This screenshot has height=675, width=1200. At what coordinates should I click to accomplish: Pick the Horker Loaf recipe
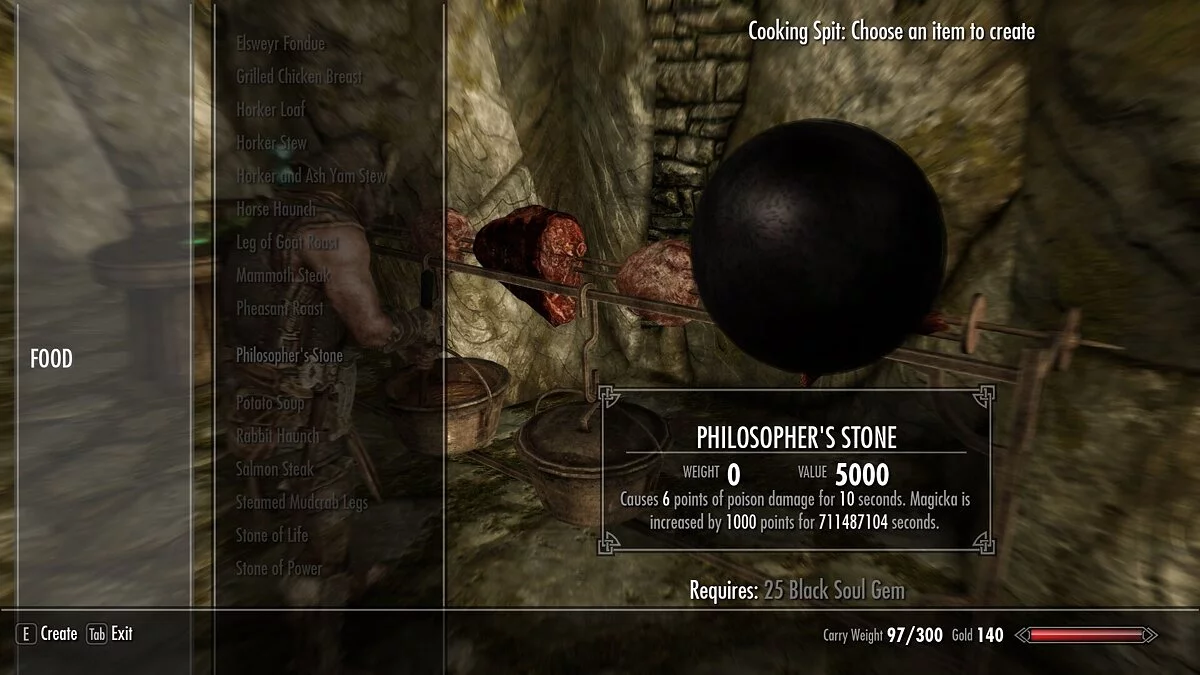(x=270, y=110)
